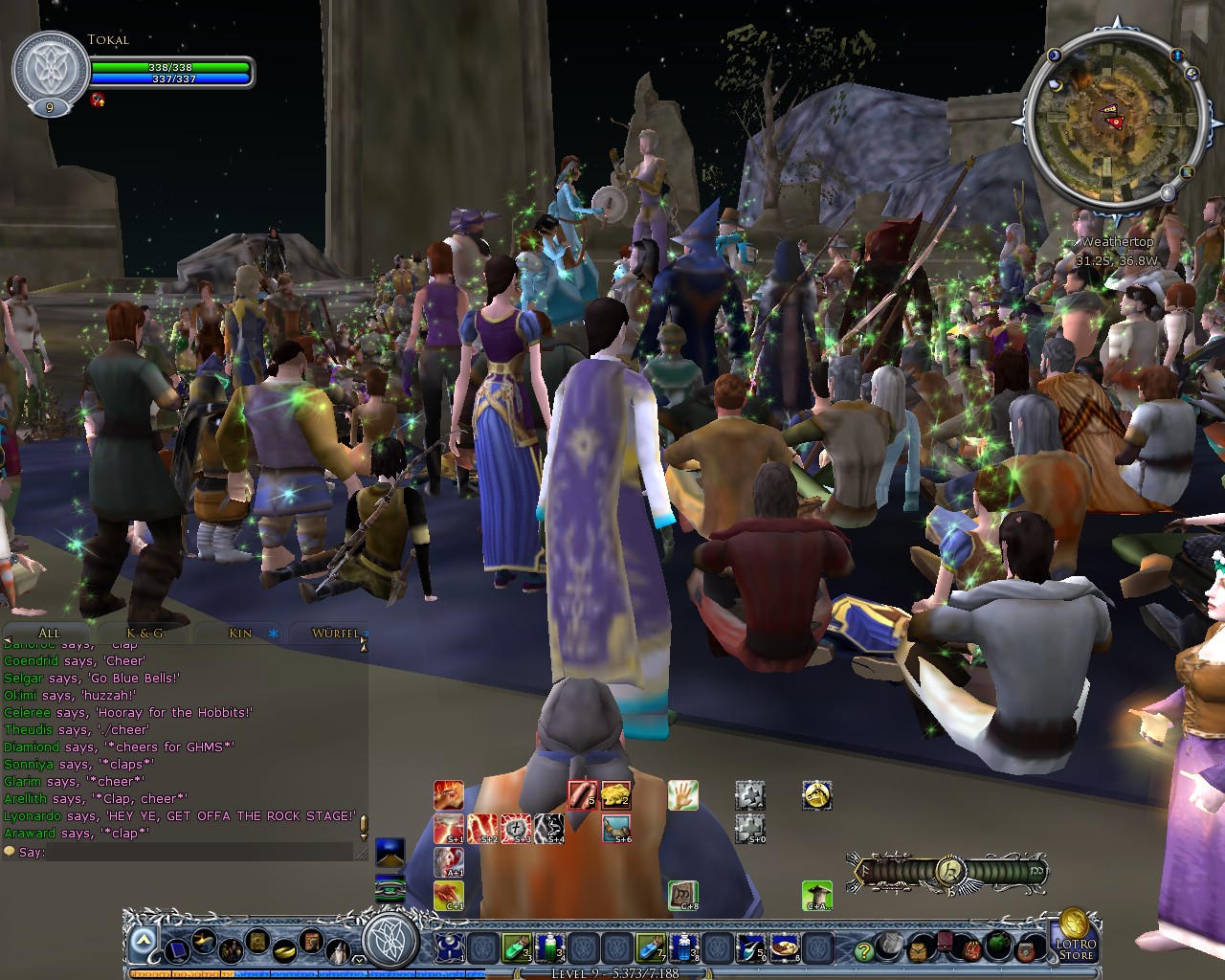Image resolution: width=1225 pixels, height=980 pixels.
Task: Click the main menu ring emblem on the toolbar
Action: pyautogui.click(x=381, y=944)
